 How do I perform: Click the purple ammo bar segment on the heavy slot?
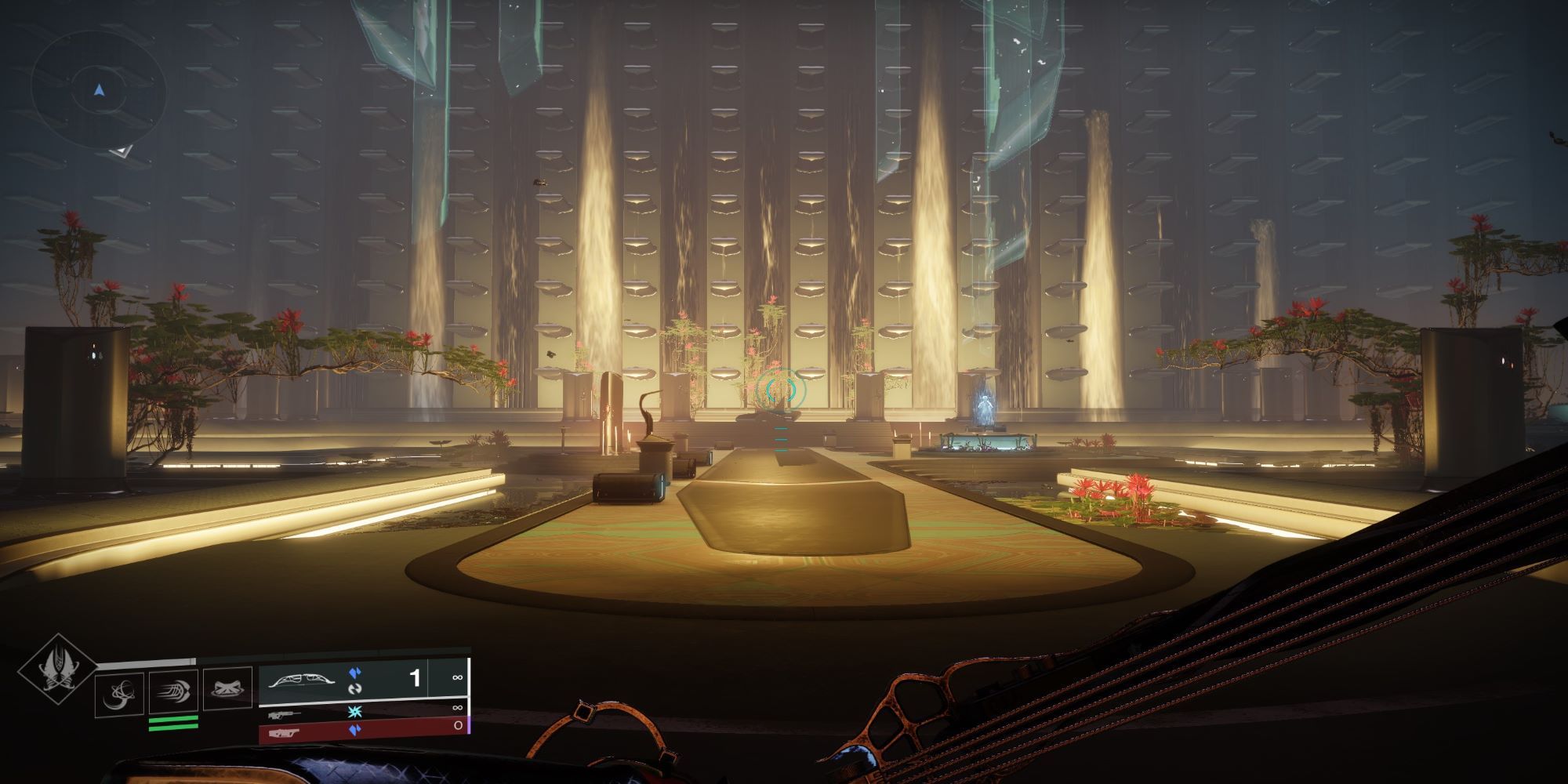[x=470, y=727]
